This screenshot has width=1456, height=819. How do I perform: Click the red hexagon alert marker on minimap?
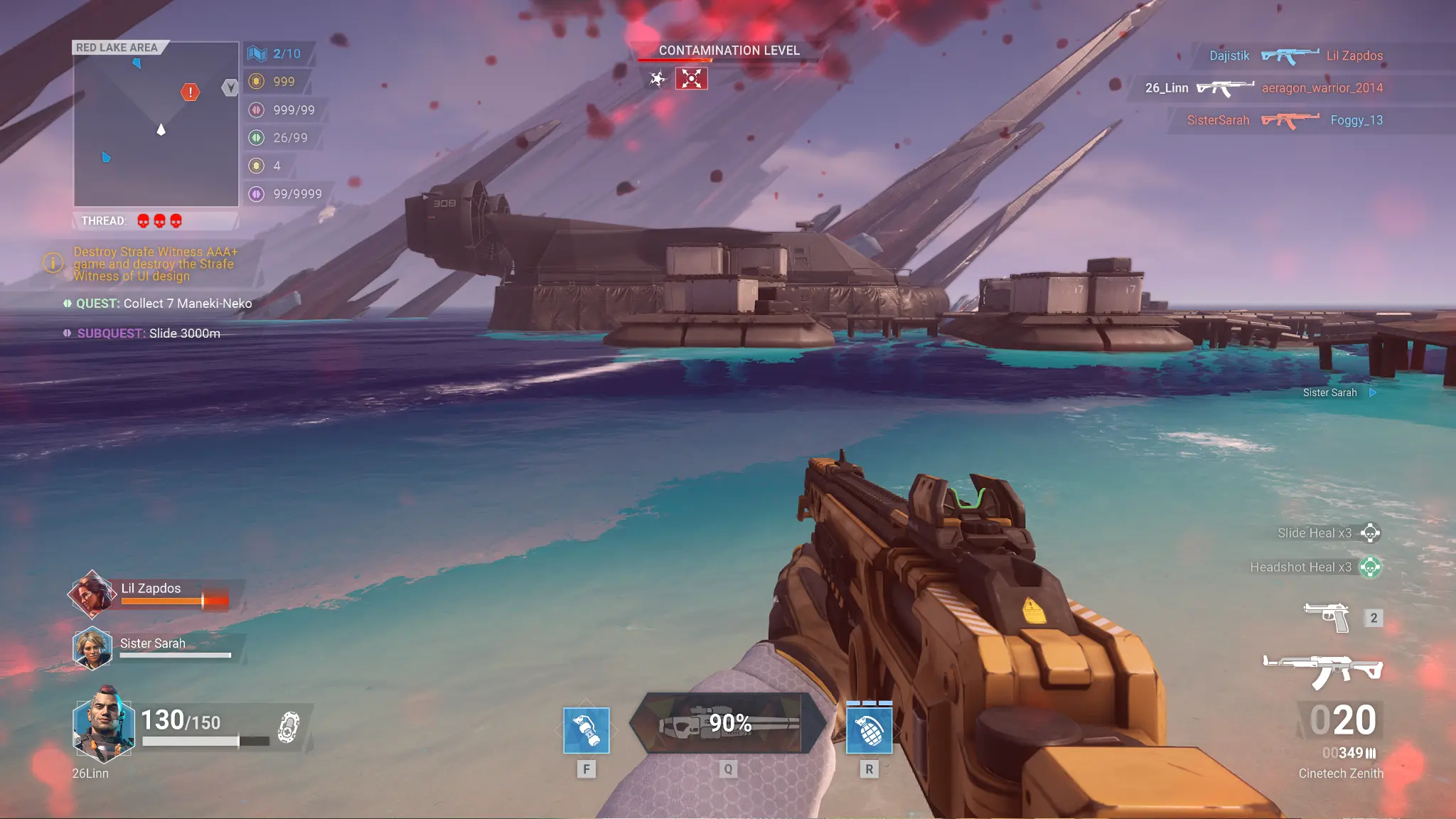tap(190, 92)
